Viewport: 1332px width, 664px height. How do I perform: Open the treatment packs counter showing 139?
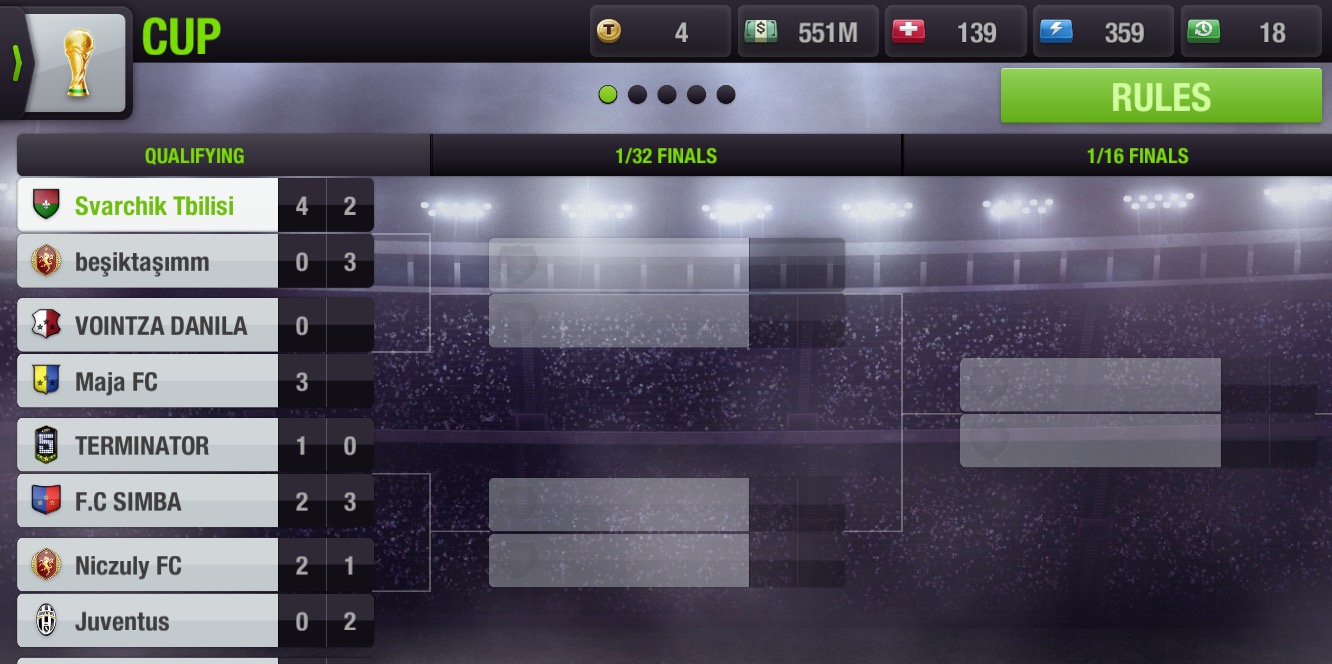pyautogui.click(x=956, y=32)
